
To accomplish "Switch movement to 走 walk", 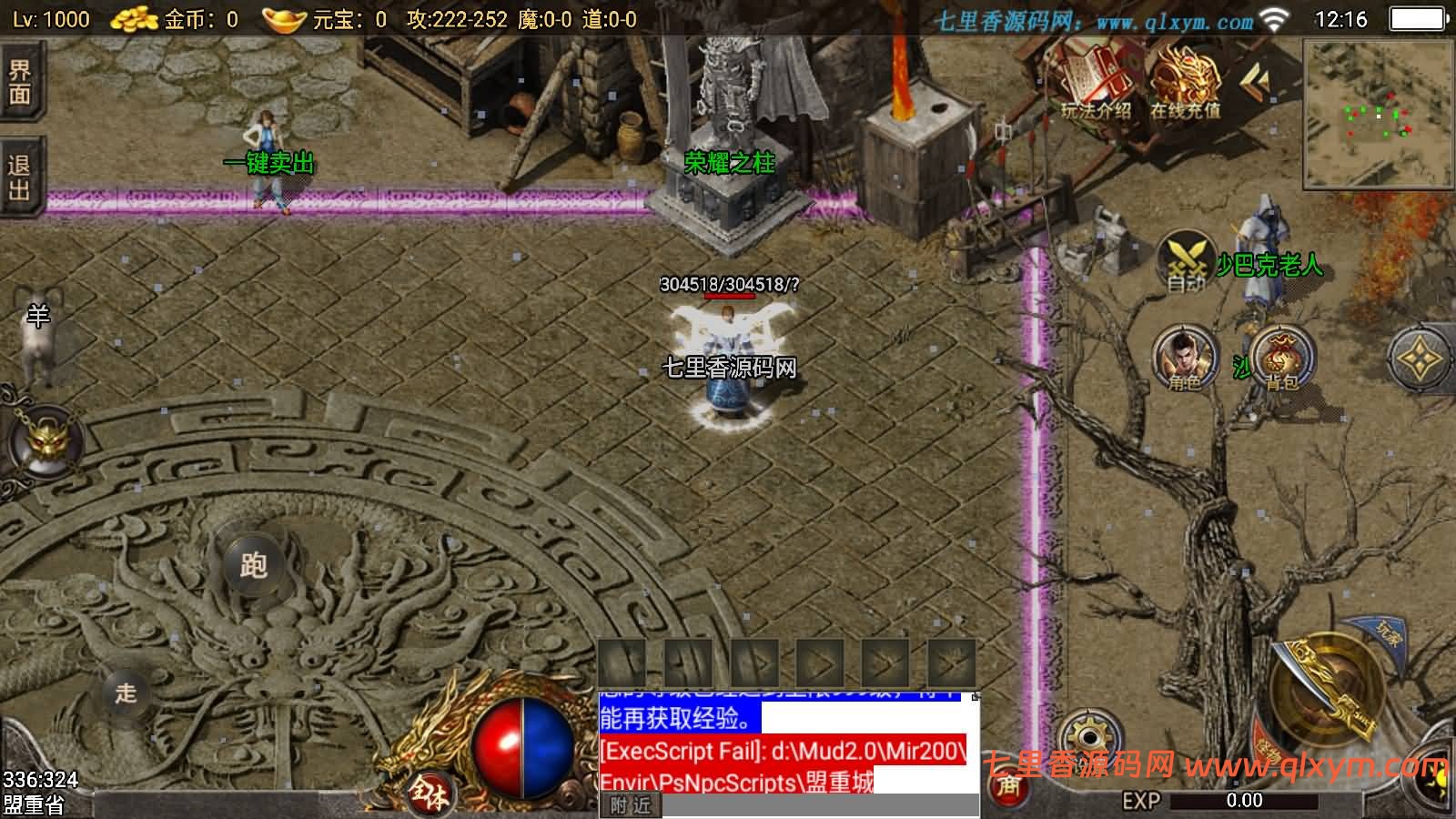I will 126,693.
